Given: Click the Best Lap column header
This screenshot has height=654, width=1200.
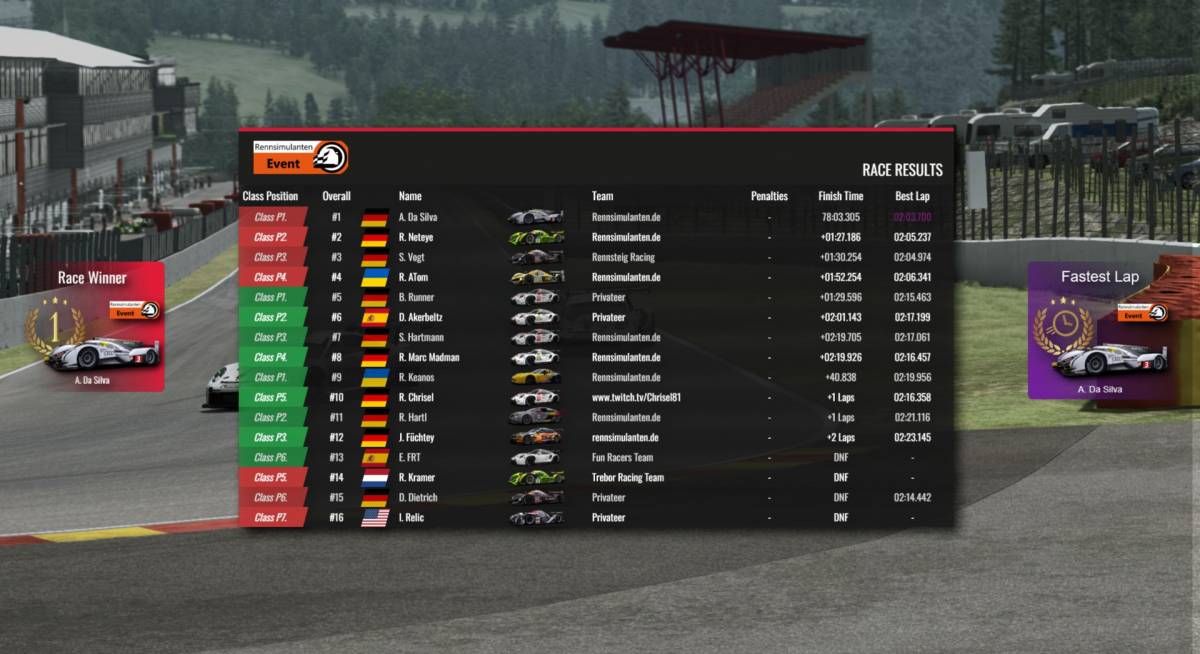Looking at the screenshot, I should point(912,196).
